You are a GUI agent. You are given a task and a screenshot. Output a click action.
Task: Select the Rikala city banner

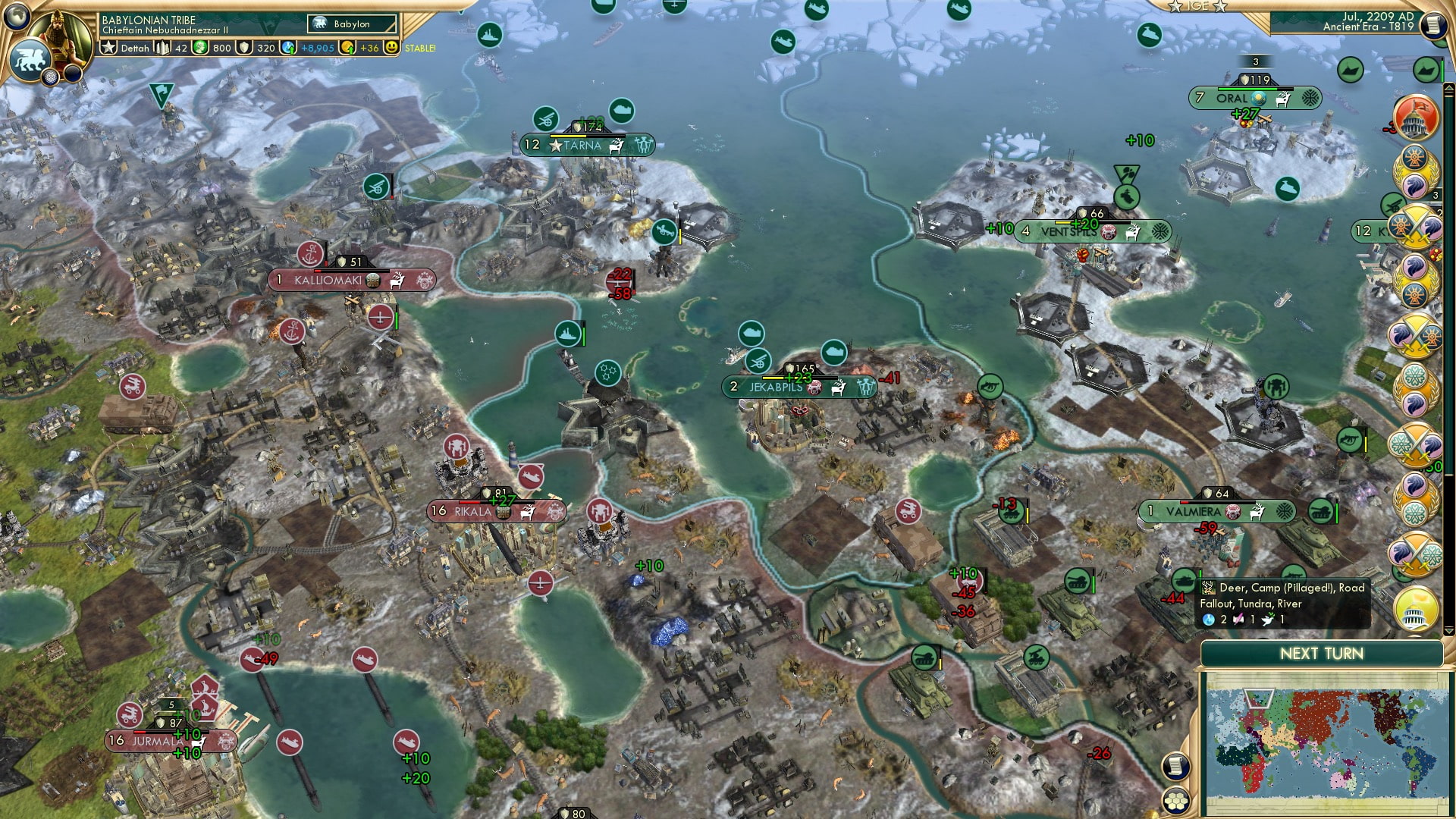tap(496, 511)
